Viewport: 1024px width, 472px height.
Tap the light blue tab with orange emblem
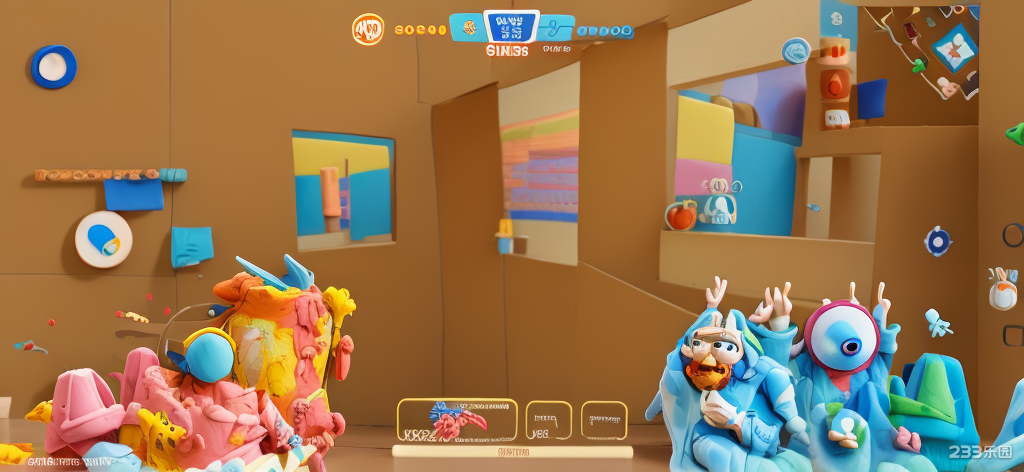[x=466, y=28]
